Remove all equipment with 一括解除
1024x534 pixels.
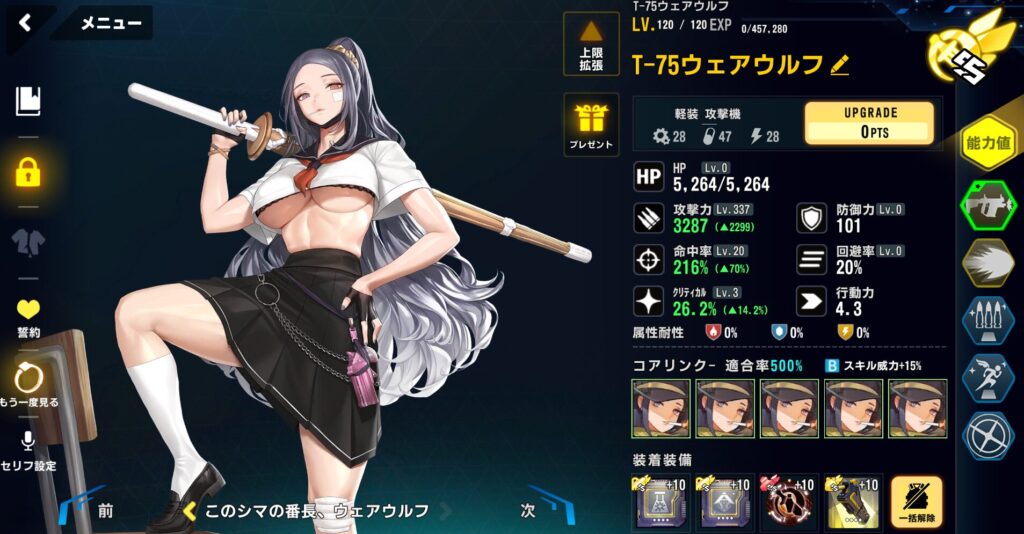[x=915, y=502]
